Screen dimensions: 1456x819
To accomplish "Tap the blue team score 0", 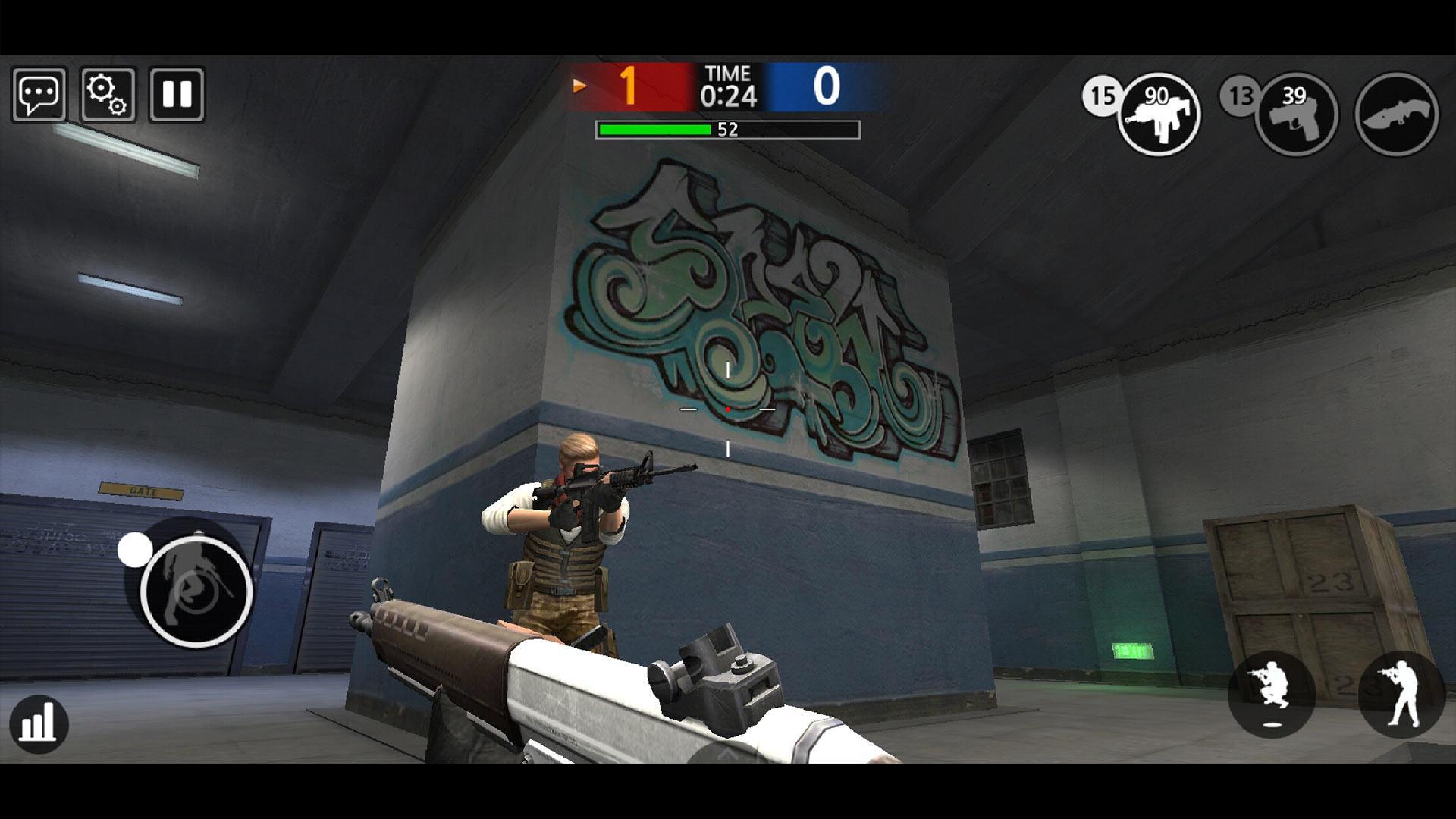I will tap(827, 85).
